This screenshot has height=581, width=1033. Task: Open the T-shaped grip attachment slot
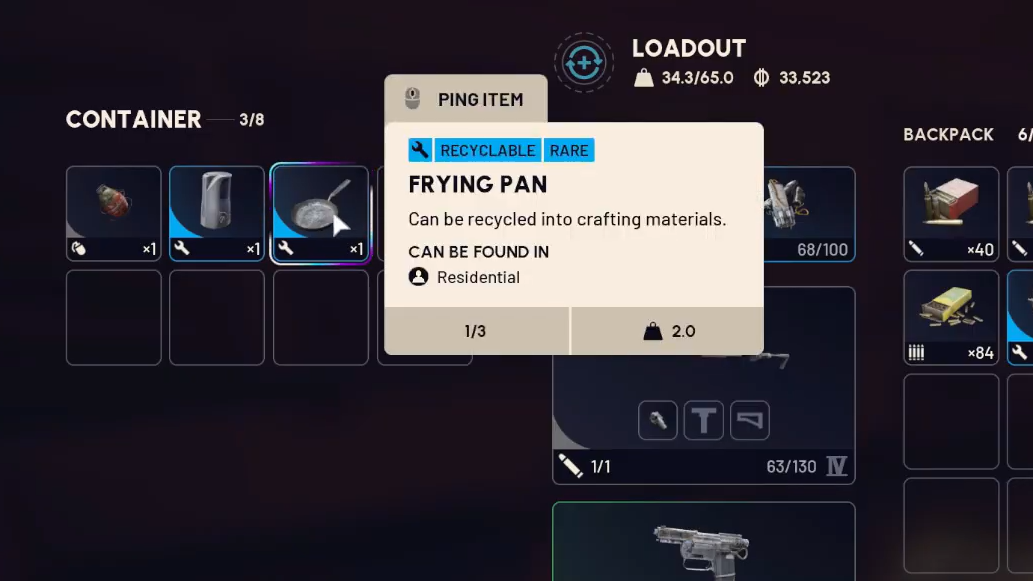704,421
